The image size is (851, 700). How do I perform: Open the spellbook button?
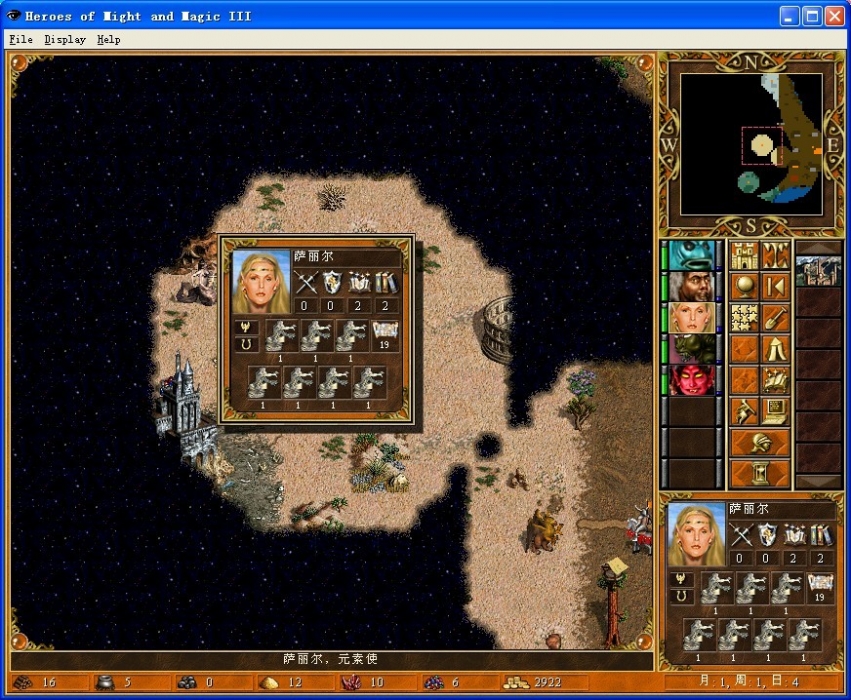[775, 380]
